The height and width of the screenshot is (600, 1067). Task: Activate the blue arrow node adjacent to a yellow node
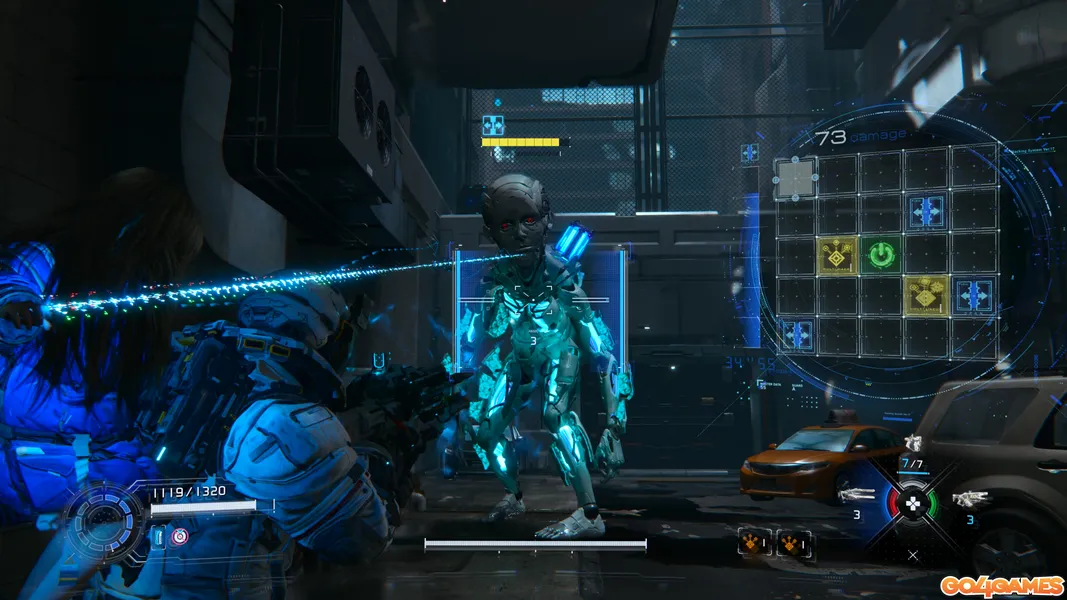point(973,295)
